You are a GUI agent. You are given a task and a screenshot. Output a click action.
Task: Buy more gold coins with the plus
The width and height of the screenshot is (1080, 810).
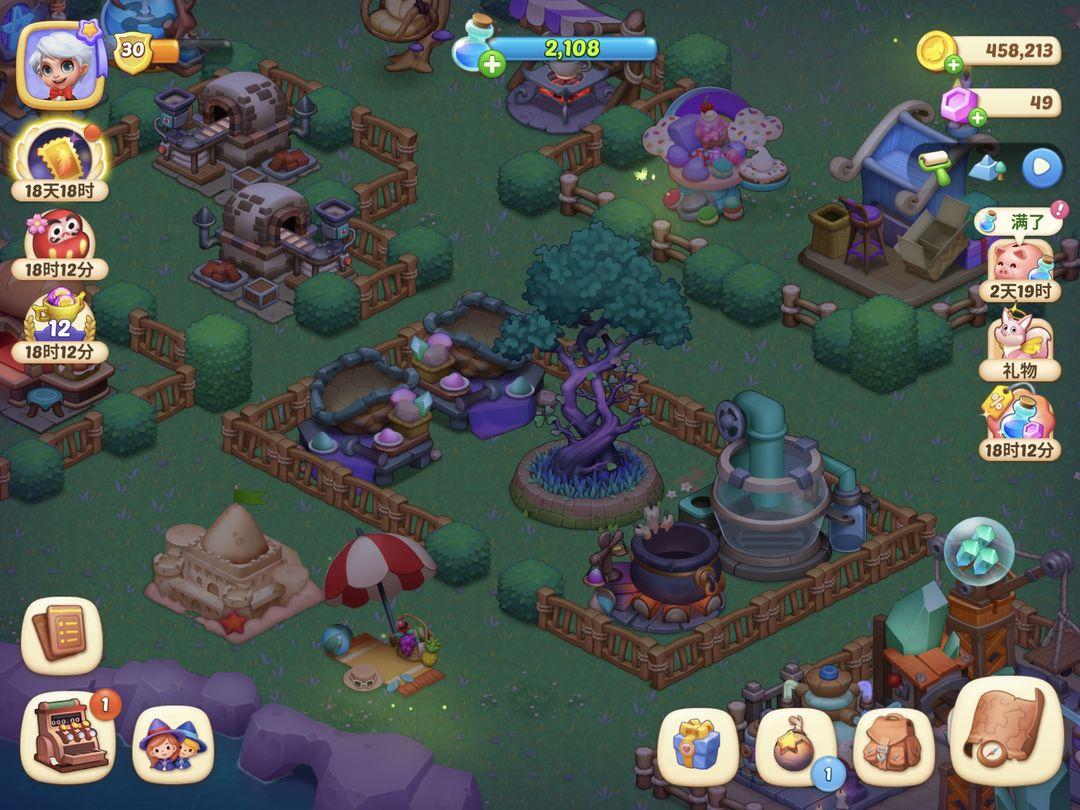click(953, 65)
